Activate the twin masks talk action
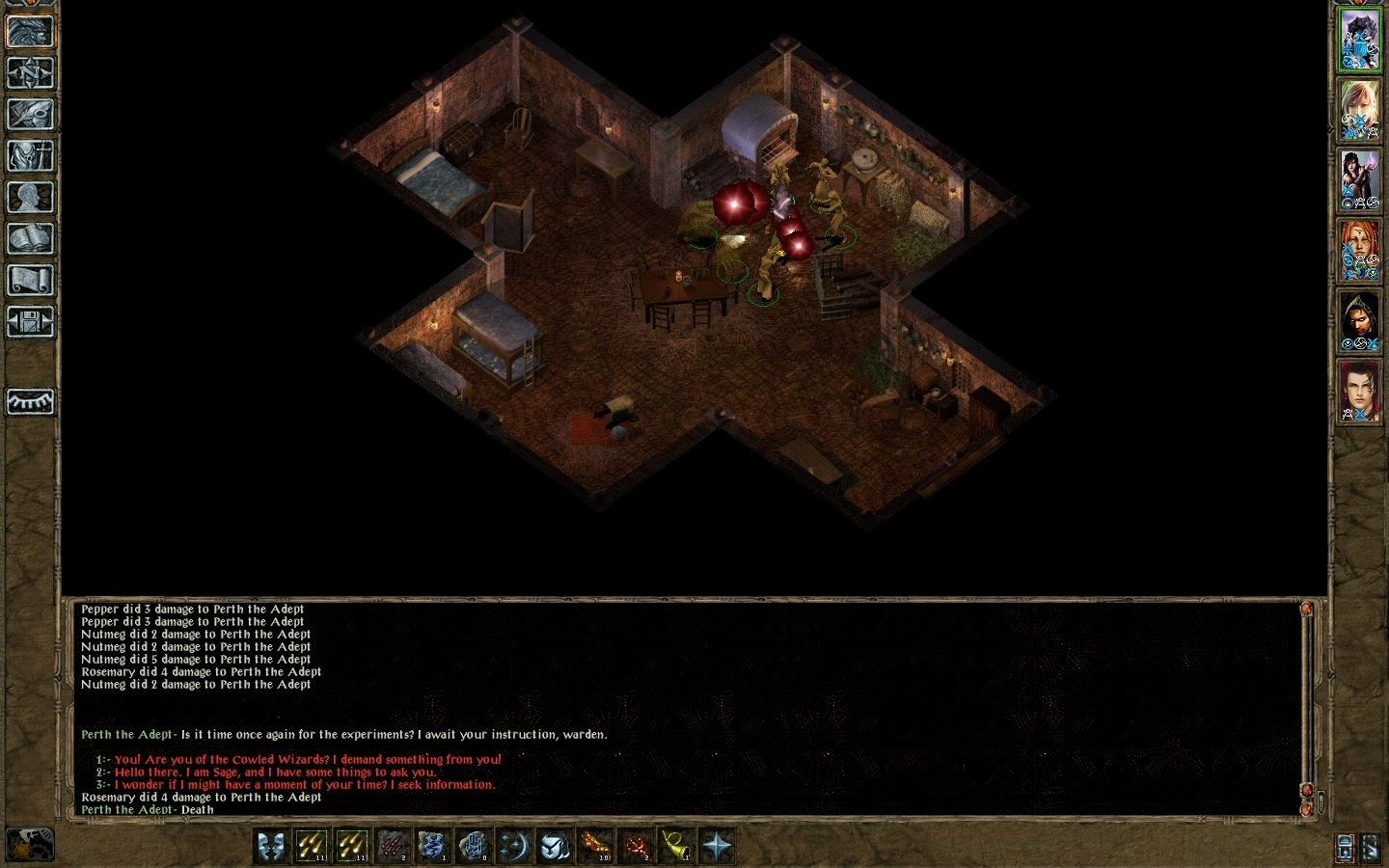Image resolution: width=1389 pixels, height=868 pixels. 271,846
